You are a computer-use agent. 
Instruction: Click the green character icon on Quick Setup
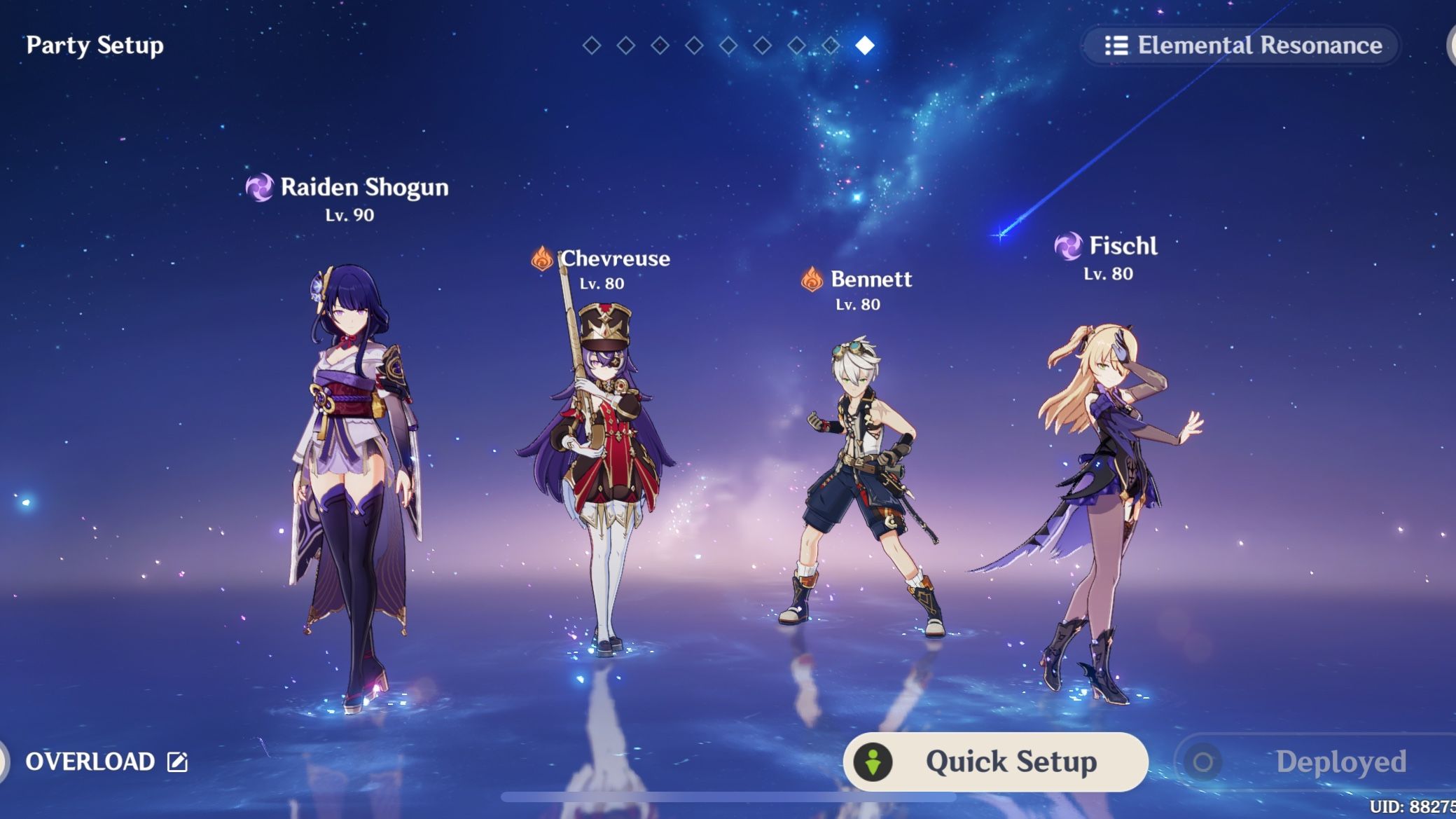[x=872, y=762]
